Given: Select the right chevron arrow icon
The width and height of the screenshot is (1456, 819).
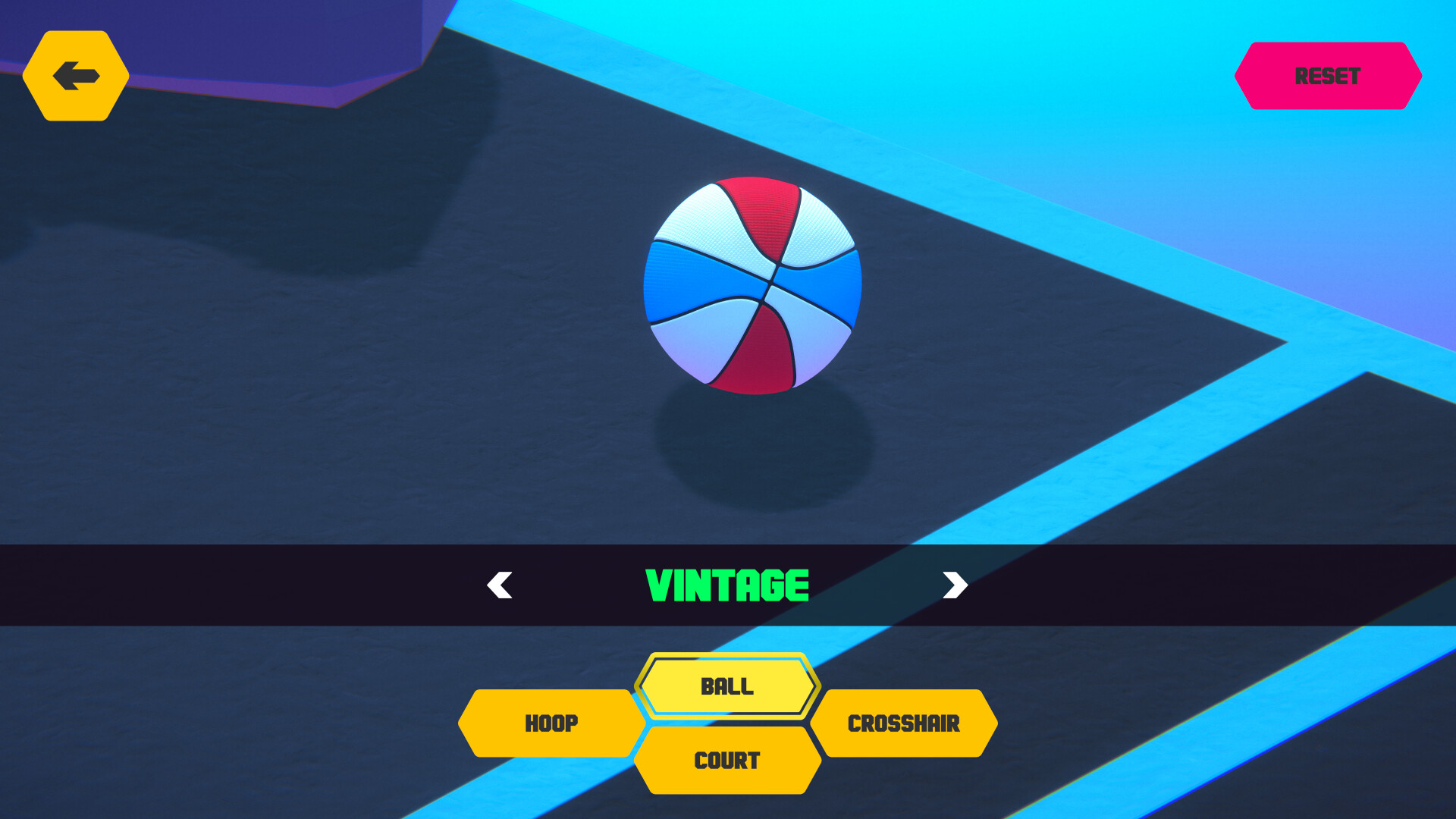Looking at the screenshot, I should 955,585.
